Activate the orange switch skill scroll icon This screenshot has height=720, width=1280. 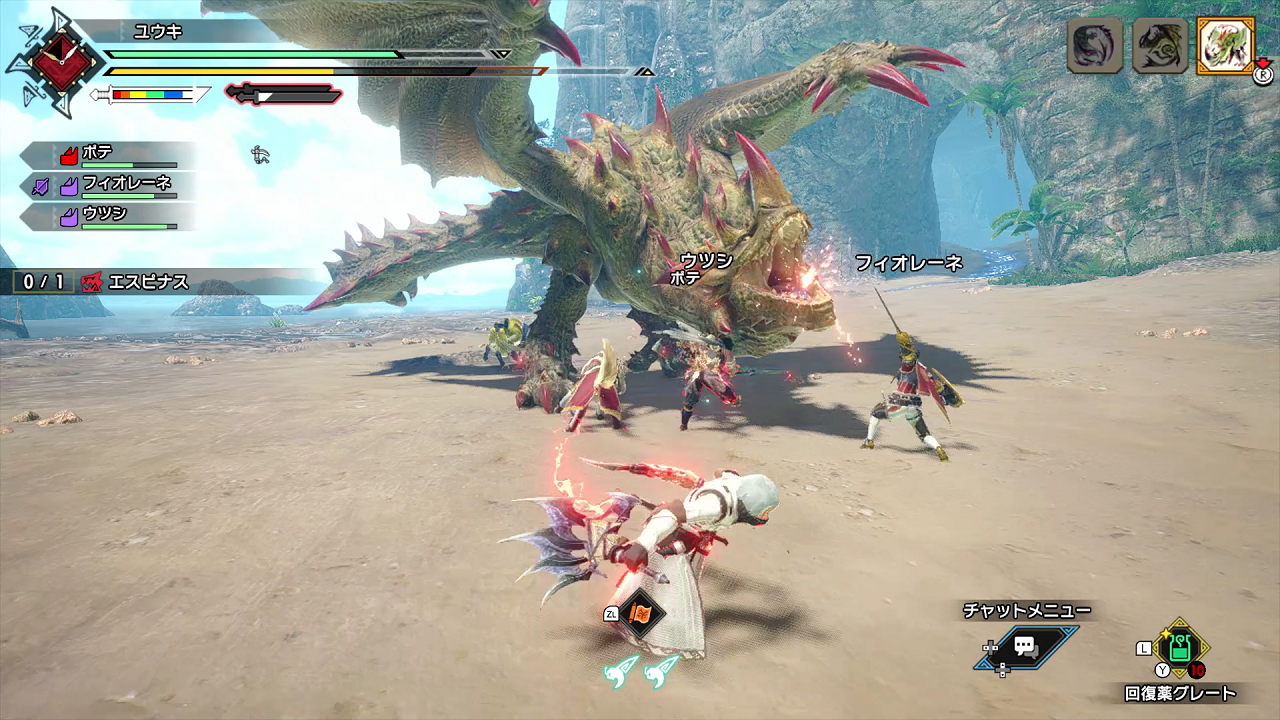(640, 612)
